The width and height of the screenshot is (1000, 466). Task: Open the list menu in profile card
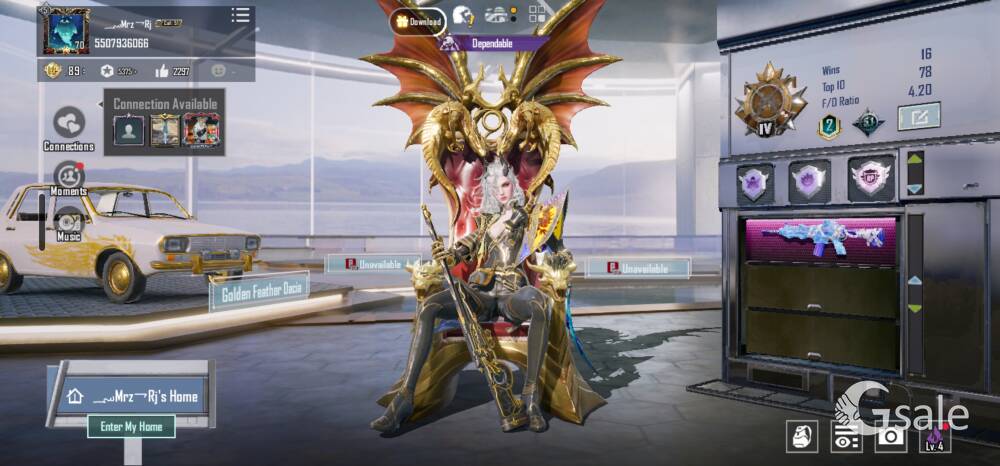240,15
